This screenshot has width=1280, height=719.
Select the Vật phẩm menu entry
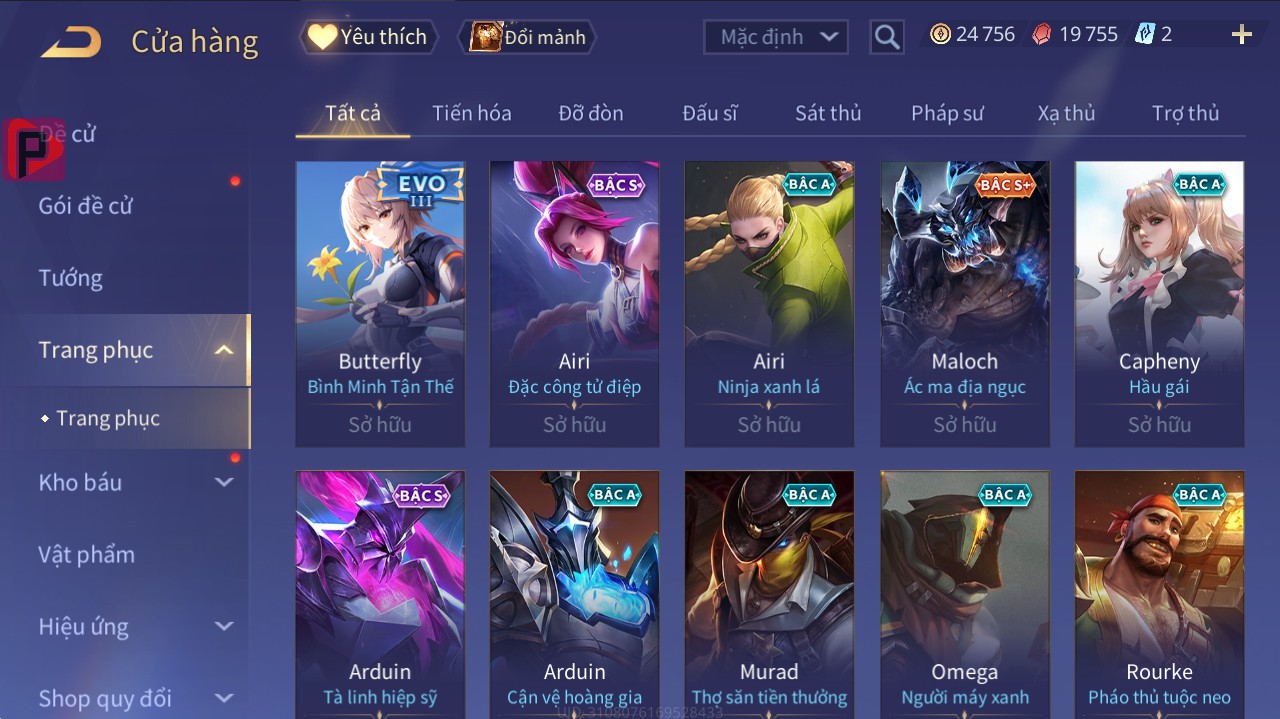86,554
